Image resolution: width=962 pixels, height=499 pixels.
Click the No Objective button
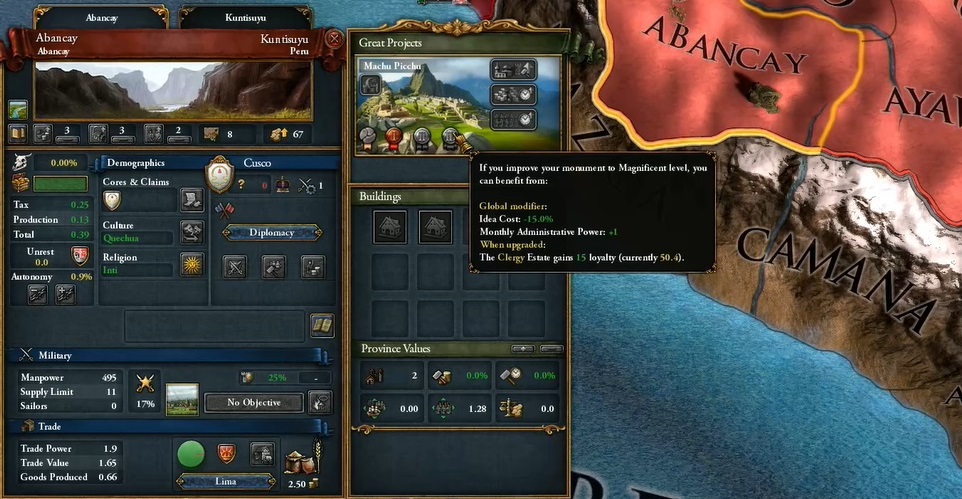[253, 403]
